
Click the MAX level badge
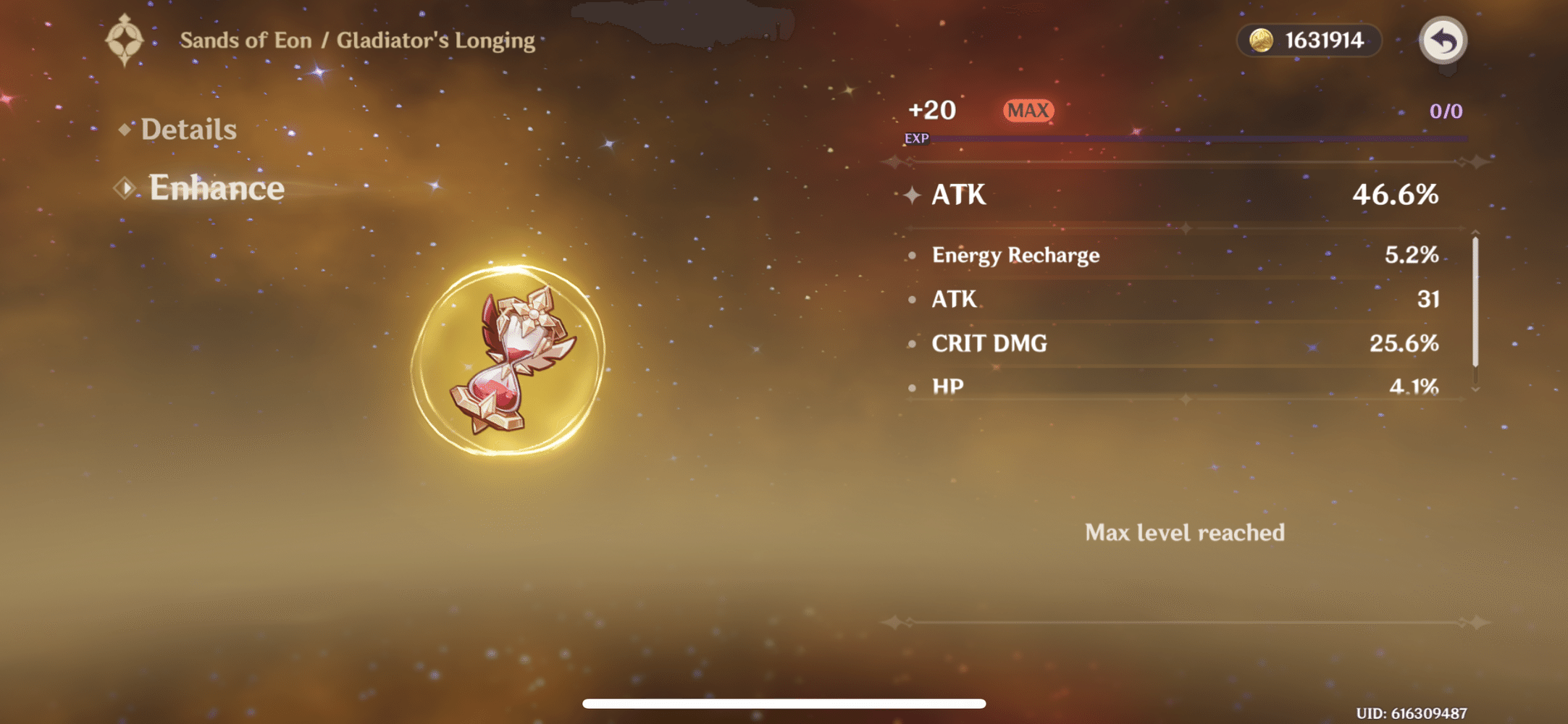[x=1028, y=110]
